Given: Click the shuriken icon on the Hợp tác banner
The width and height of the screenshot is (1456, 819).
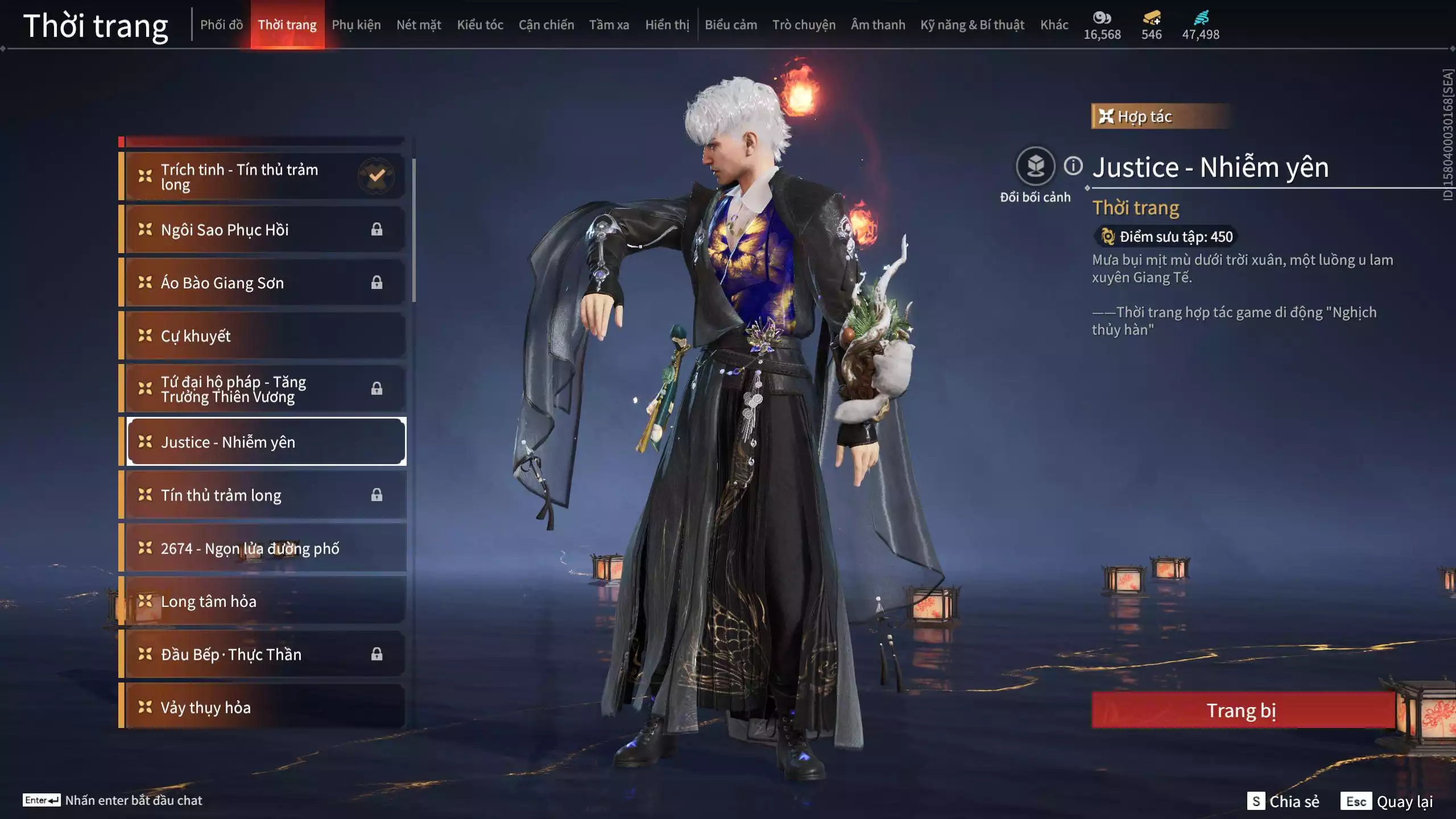Looking at the screenshot, I should coord(1106,117).
